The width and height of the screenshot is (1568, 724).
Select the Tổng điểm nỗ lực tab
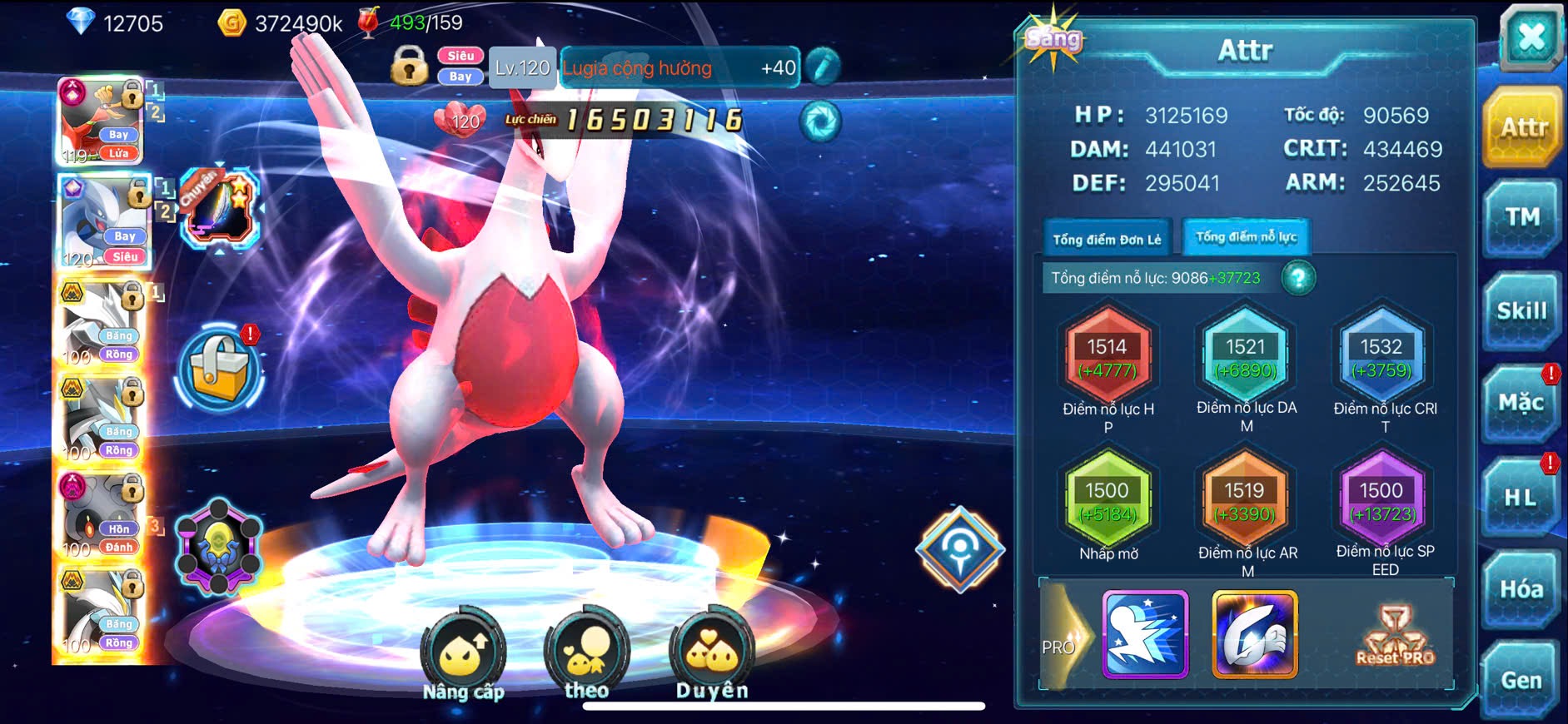pyautogui.click(x=1246, y=237)
